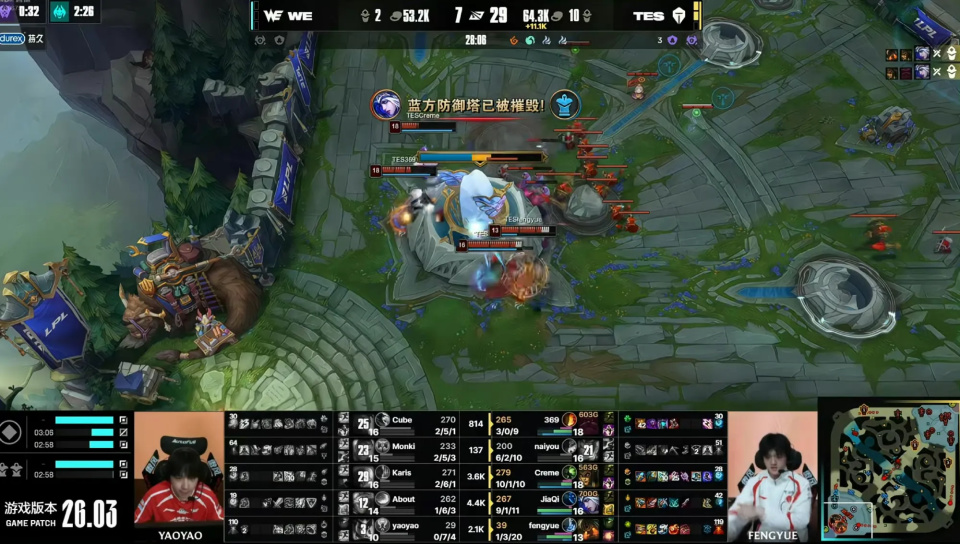Click the YAOYAO player webcam feed
The height and width of the screenshot is (544, 960).
pos(178,468)
